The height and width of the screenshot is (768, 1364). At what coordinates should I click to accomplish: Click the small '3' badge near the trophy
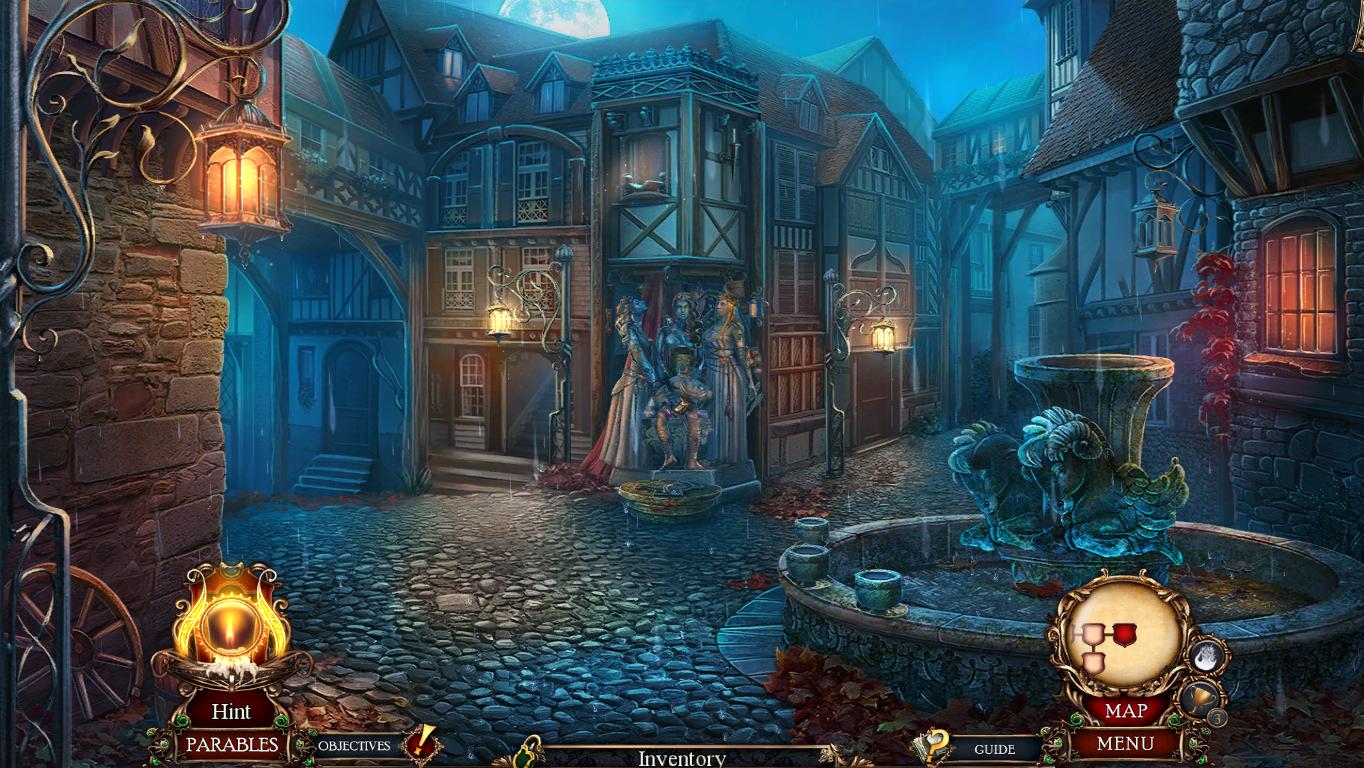point(1216,717)
